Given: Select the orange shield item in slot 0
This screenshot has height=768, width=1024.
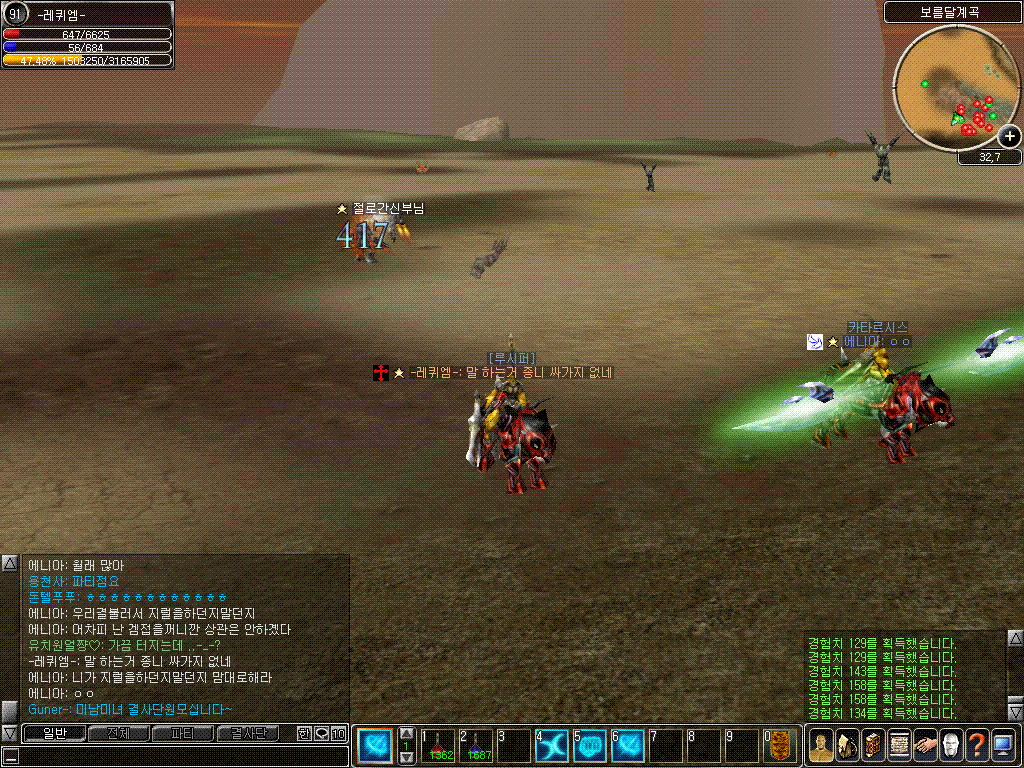Looking at the screenshot, I should (781, 745).
